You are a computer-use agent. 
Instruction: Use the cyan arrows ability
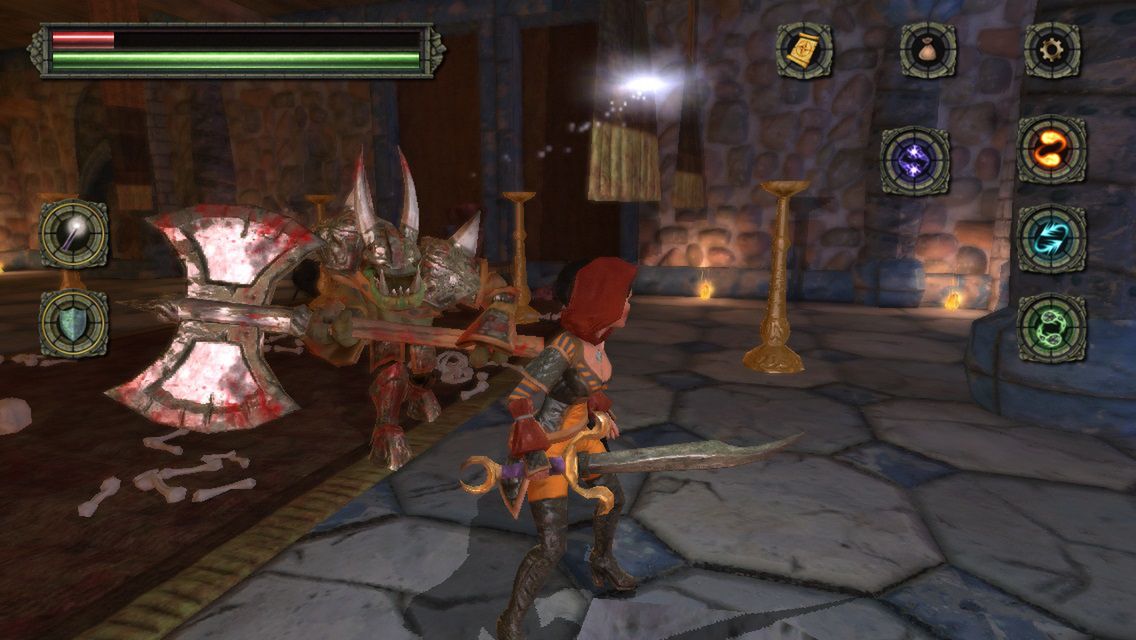pos(1052,239)
